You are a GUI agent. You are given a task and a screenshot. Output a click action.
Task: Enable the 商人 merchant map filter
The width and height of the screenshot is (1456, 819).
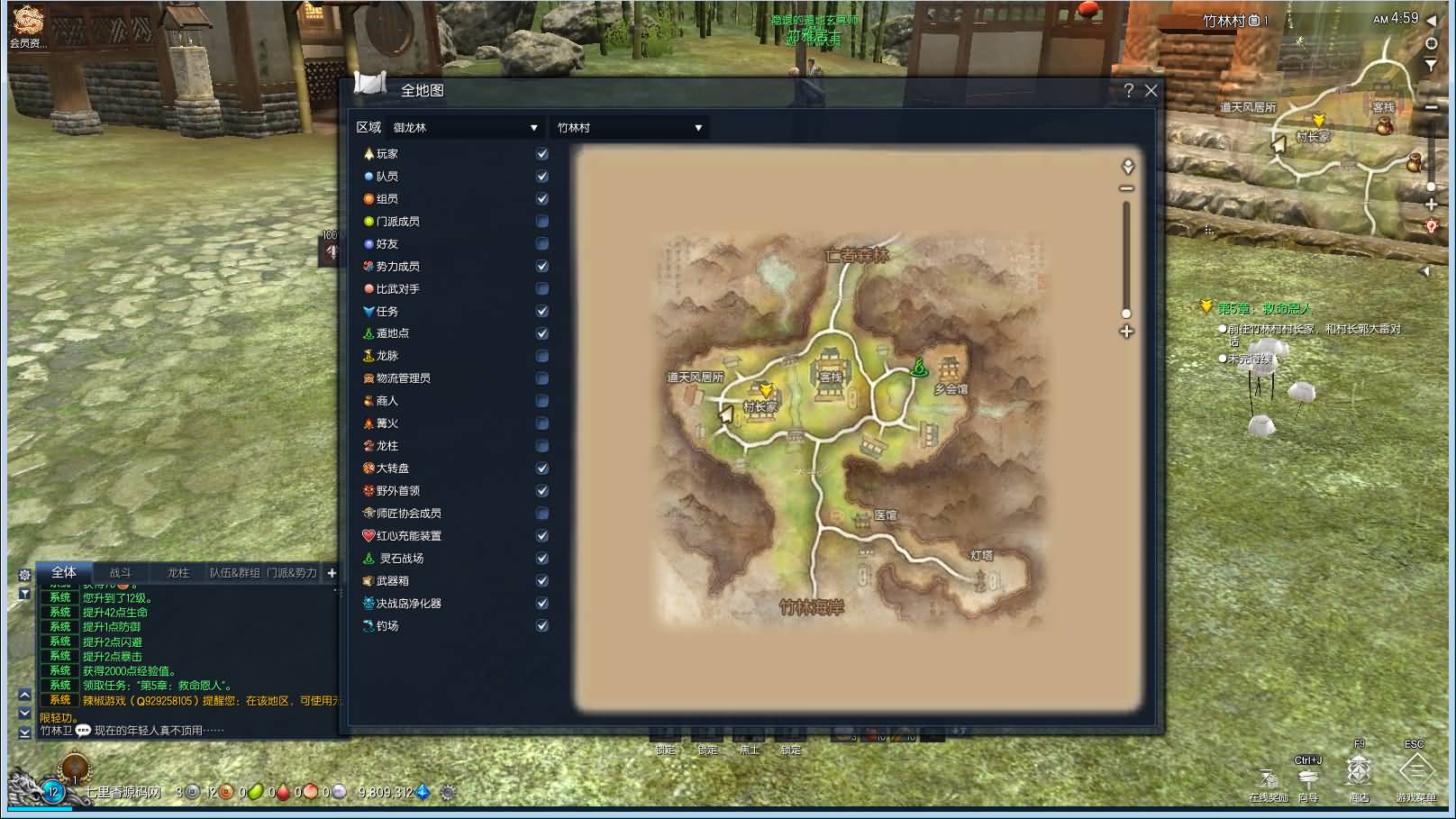[x=541, y=401]
